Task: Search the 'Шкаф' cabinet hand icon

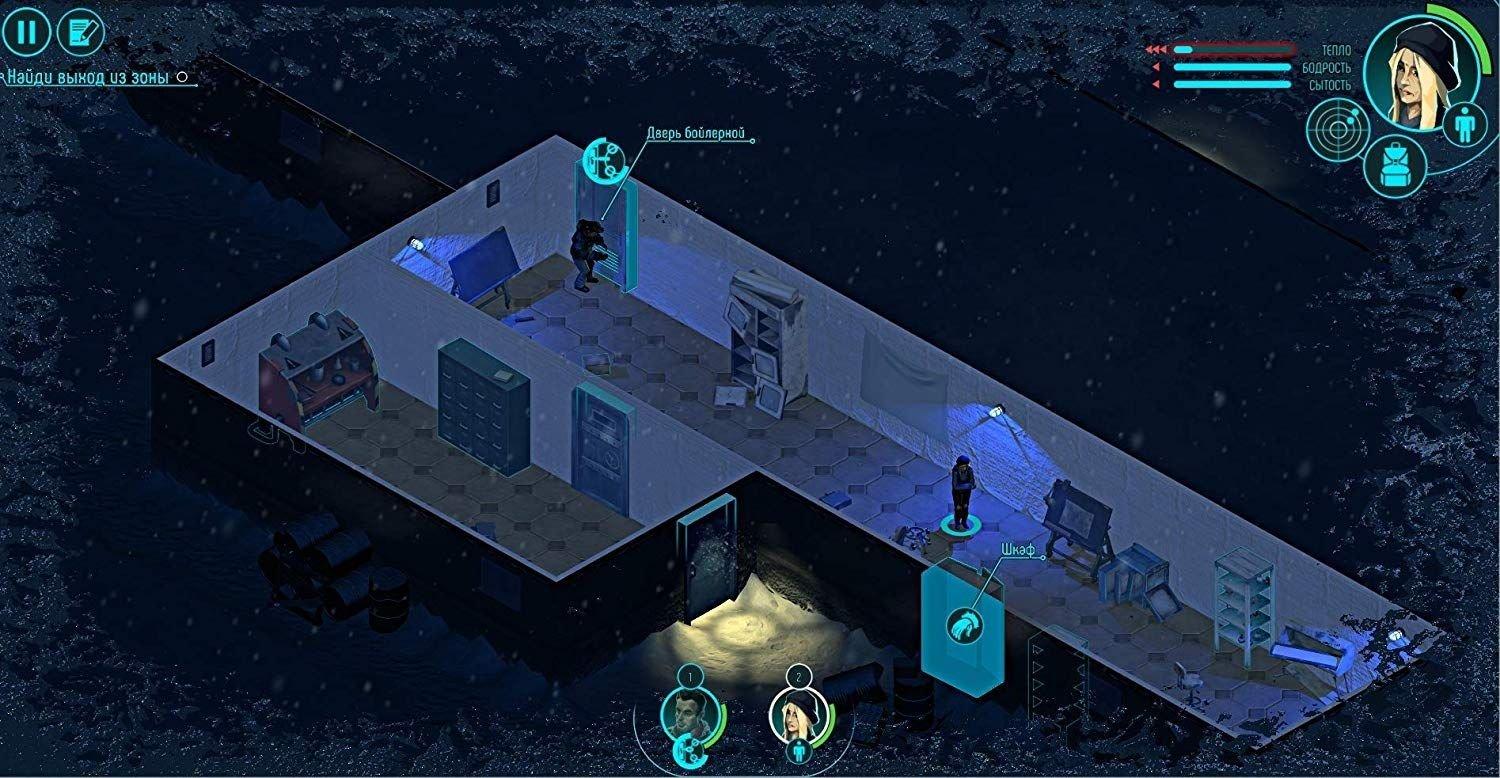Action: [964, 625]
